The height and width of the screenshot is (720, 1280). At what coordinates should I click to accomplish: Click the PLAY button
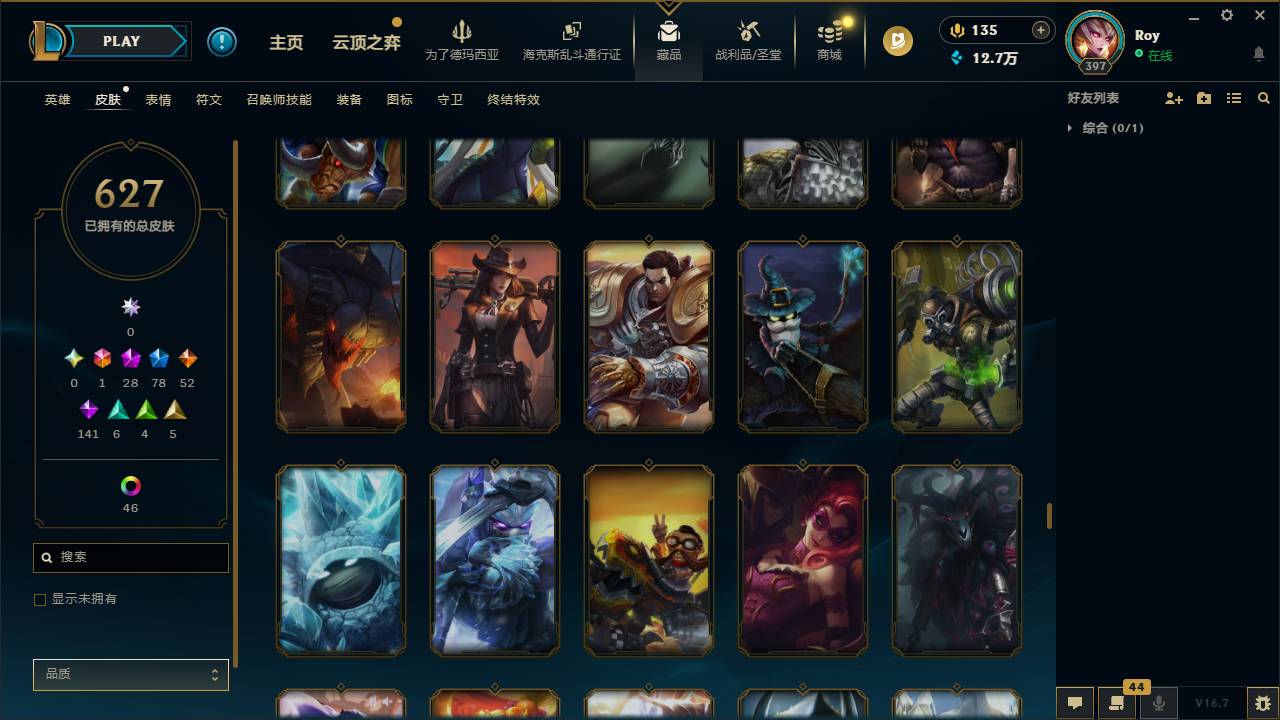pyautogui.click(x=121, y=41)
